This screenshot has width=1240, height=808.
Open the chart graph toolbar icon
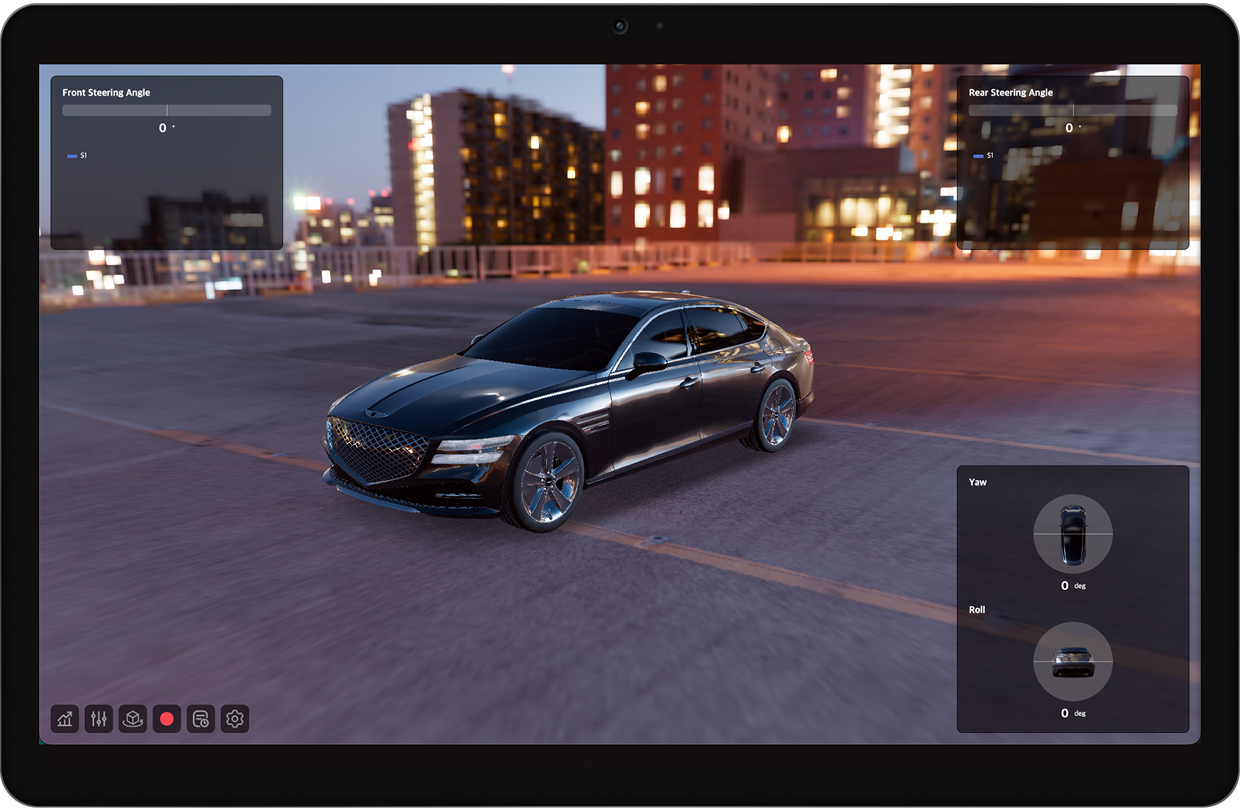(x=65, y=719)
